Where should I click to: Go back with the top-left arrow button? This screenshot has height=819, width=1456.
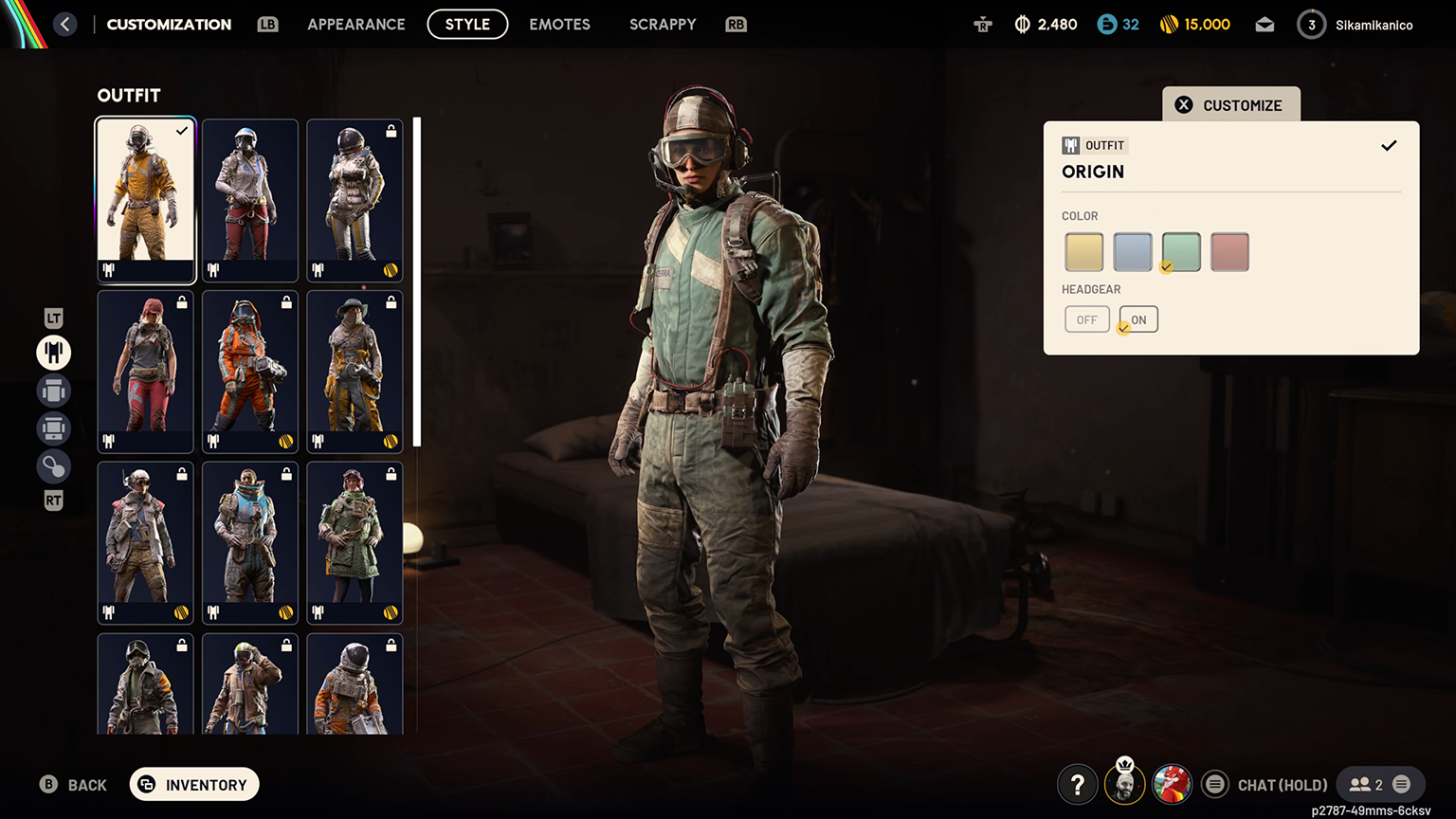tap(64, 24)
